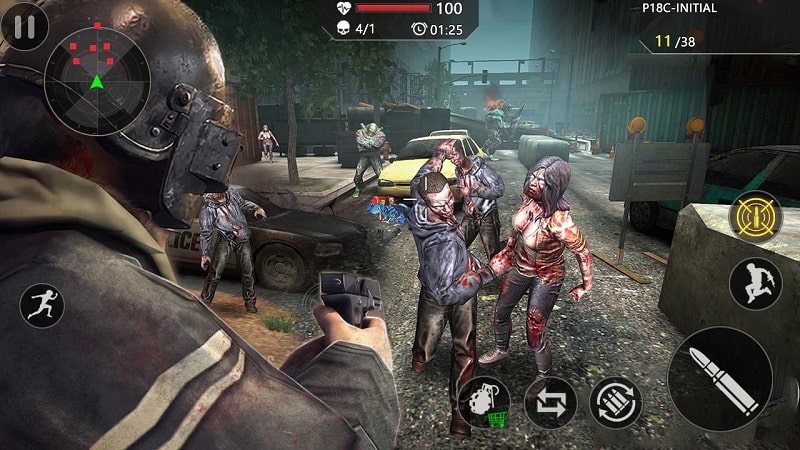This screenshot has width=800, height=450.
Task: Toggle the yellow crosshair bullet button
Action: [x=755, y=215]
